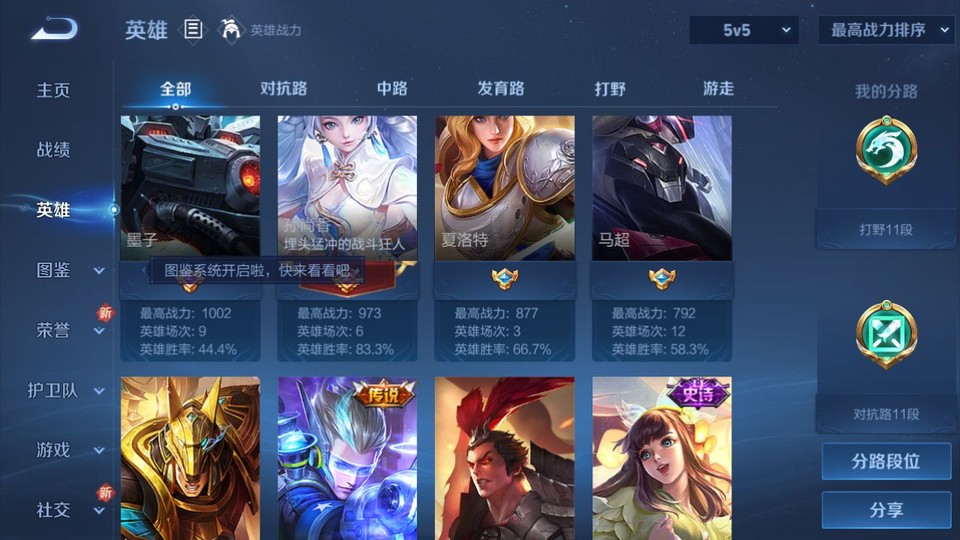Open the 5v5 mode dropdown
The image size is (960, 540).
click(x=744, y=30)
